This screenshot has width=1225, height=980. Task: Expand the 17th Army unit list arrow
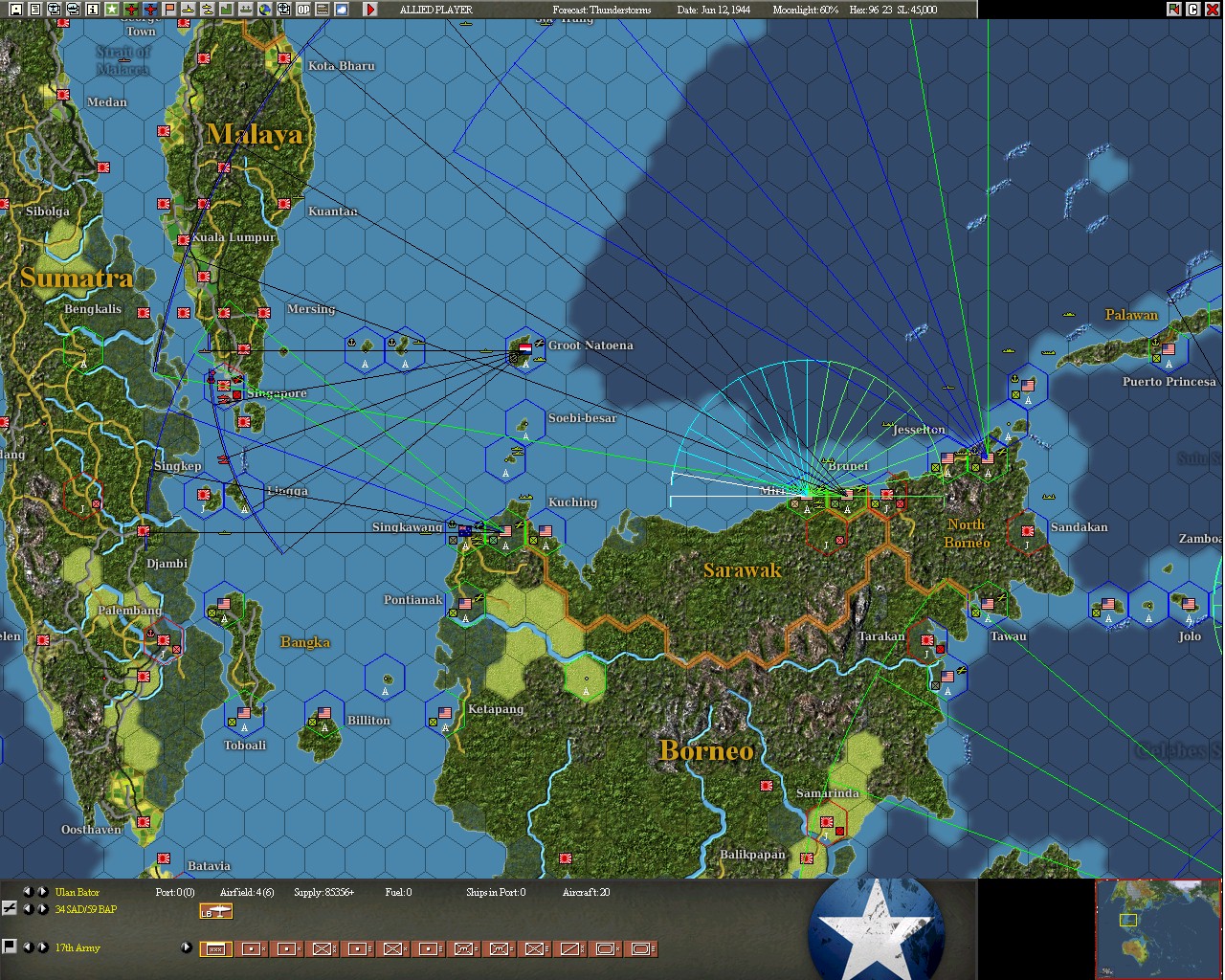pyautogui.click(x=186, y=947)
